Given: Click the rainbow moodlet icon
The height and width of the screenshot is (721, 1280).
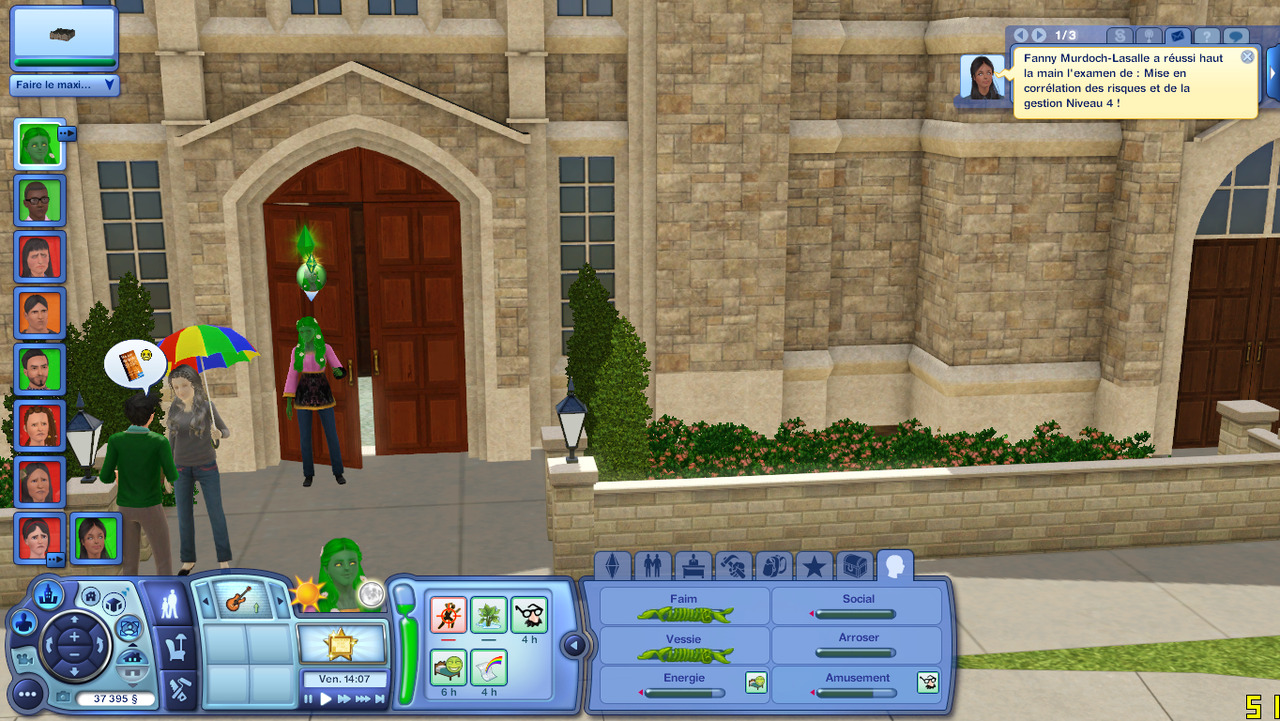Looking at the screenshot, I should click(x=489, y=667).
